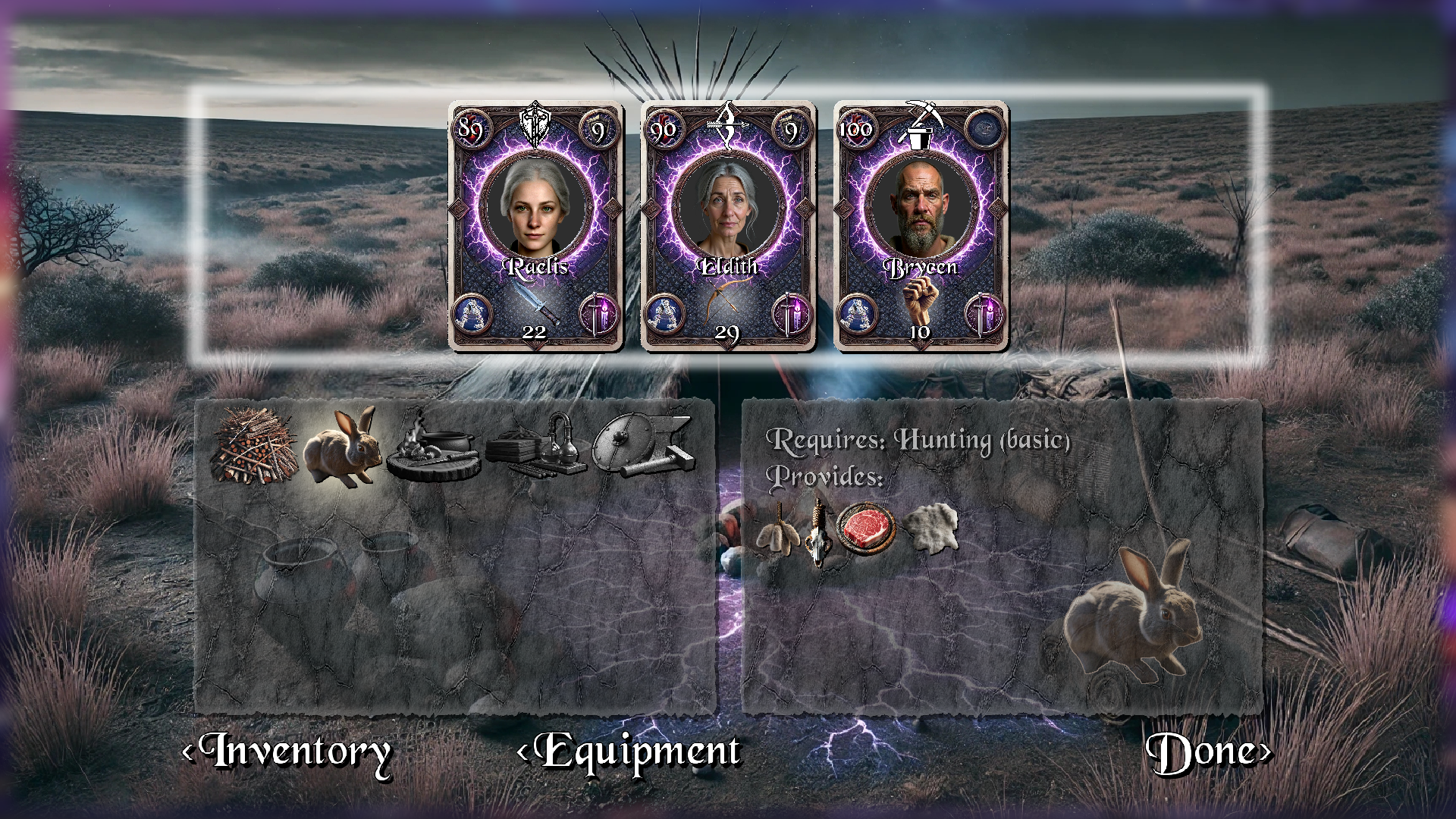1456x819 pixels.
Task: Click the animal skull reward icon
Action: (818, 532)
